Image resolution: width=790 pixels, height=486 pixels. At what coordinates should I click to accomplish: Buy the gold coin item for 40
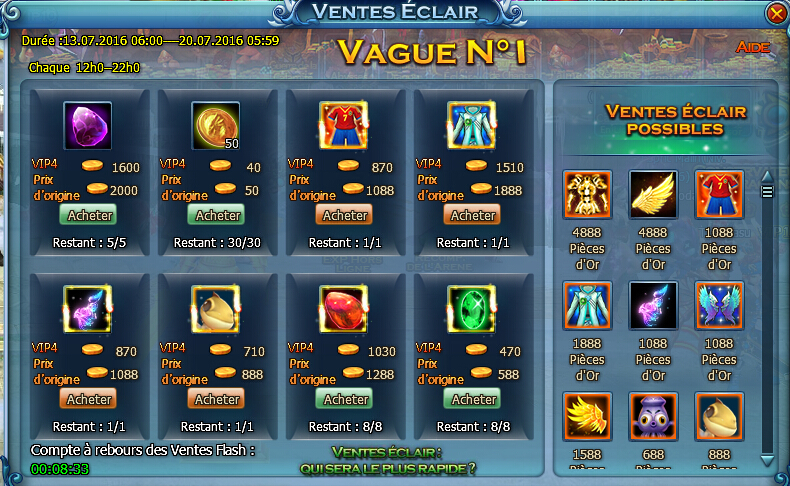(218, 215)
